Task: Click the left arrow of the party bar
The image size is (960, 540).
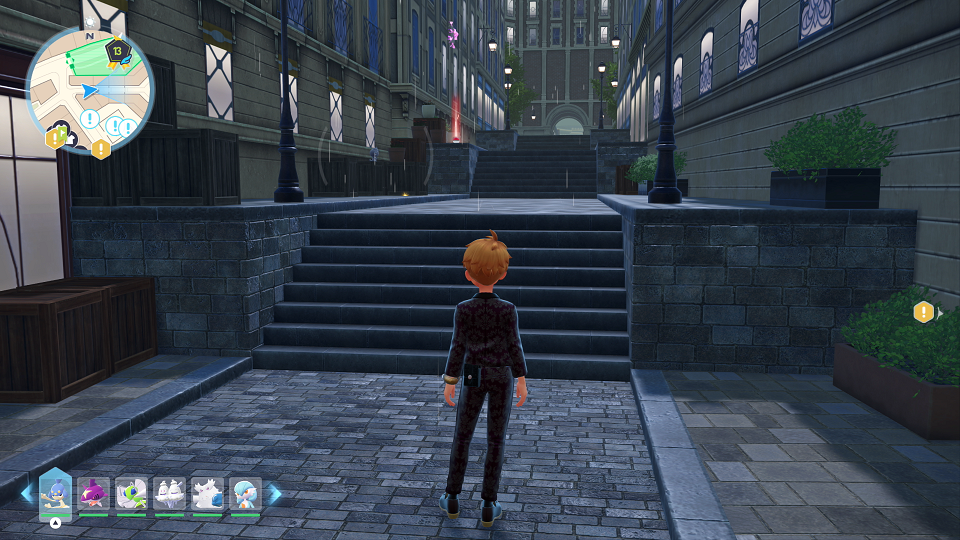Action: pos(26,493)
